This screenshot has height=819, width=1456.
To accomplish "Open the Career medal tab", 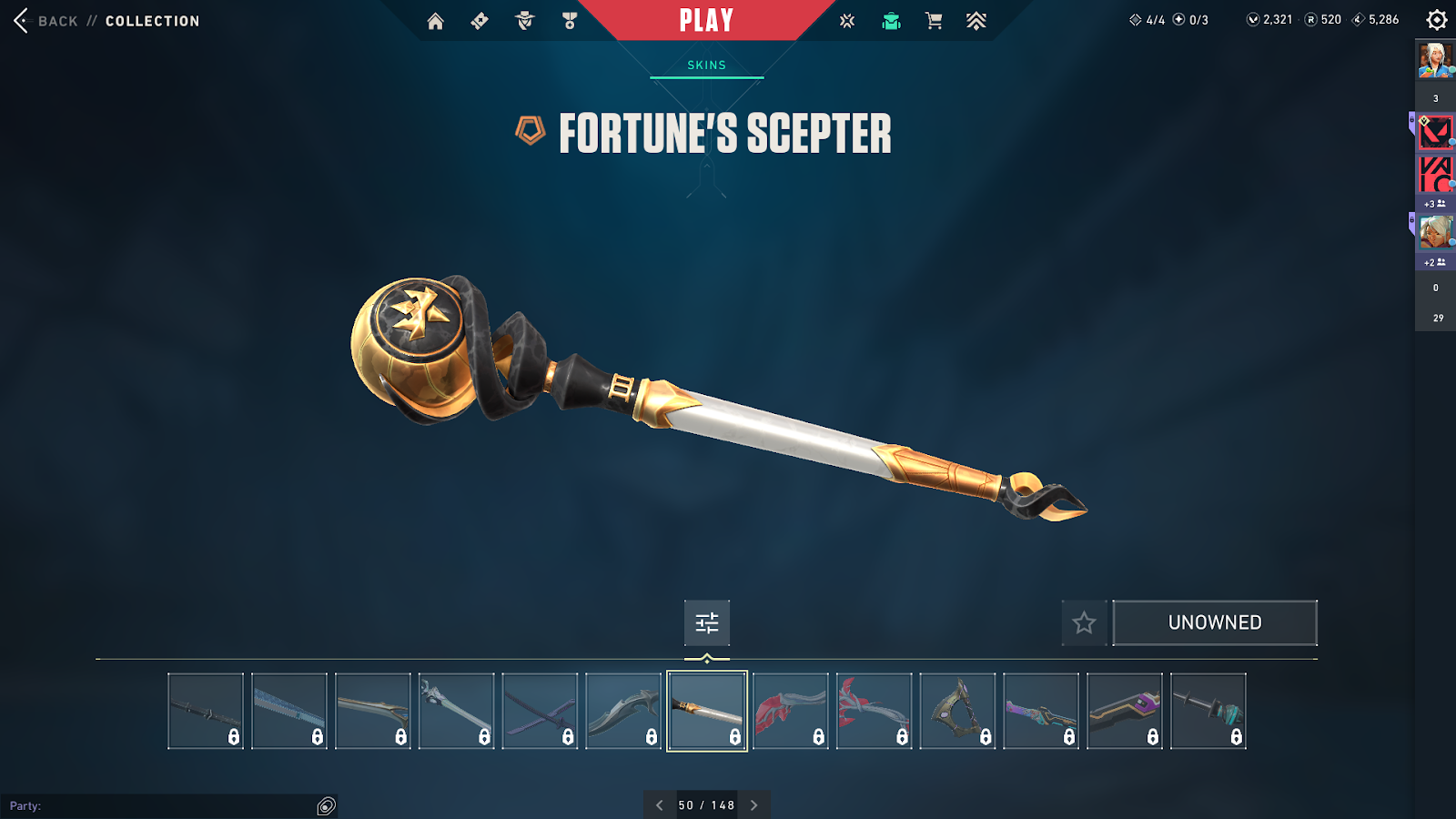I will point(570,21).
